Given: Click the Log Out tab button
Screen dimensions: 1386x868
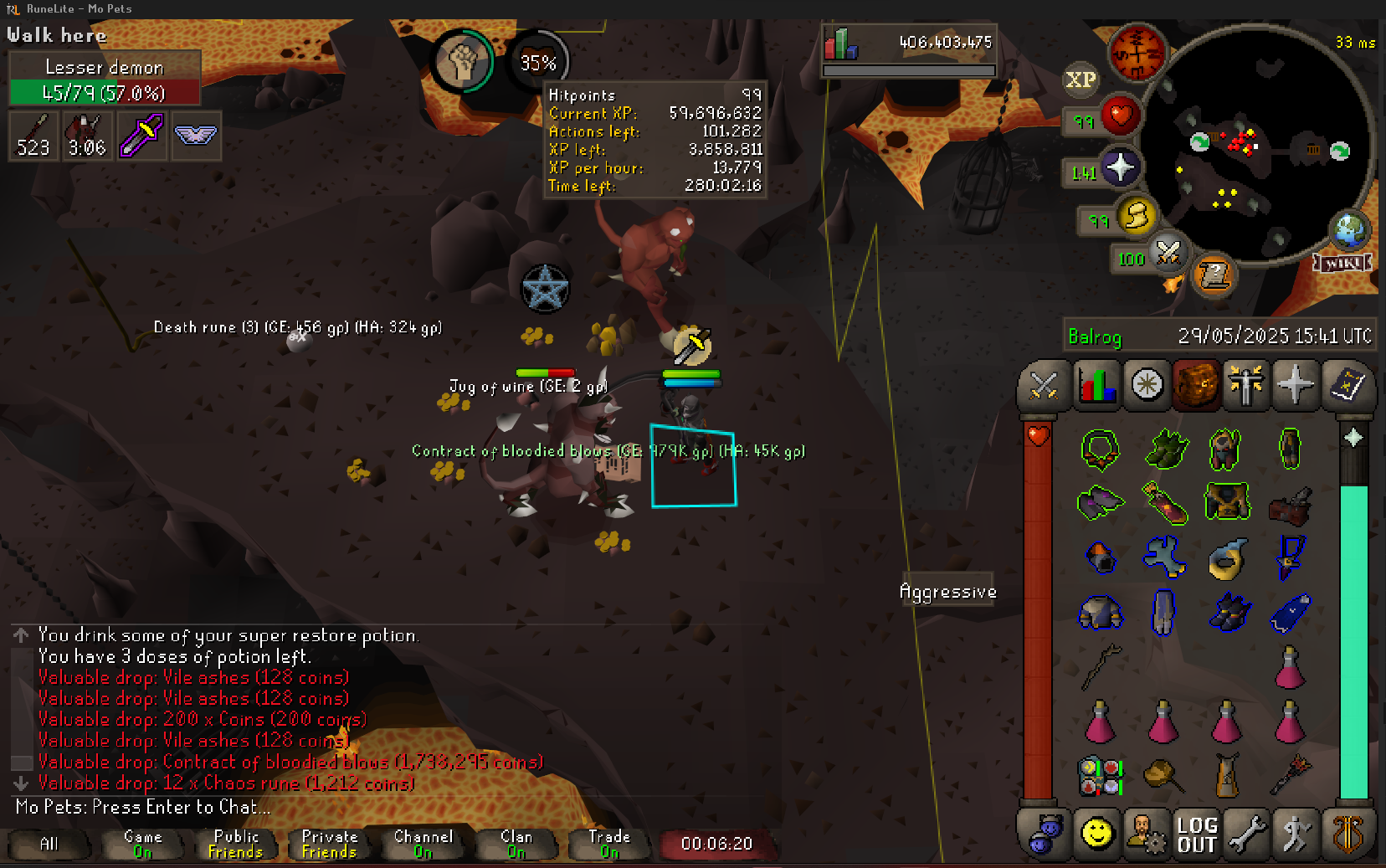Looking at the screenshot, I should coord(1197,835).
